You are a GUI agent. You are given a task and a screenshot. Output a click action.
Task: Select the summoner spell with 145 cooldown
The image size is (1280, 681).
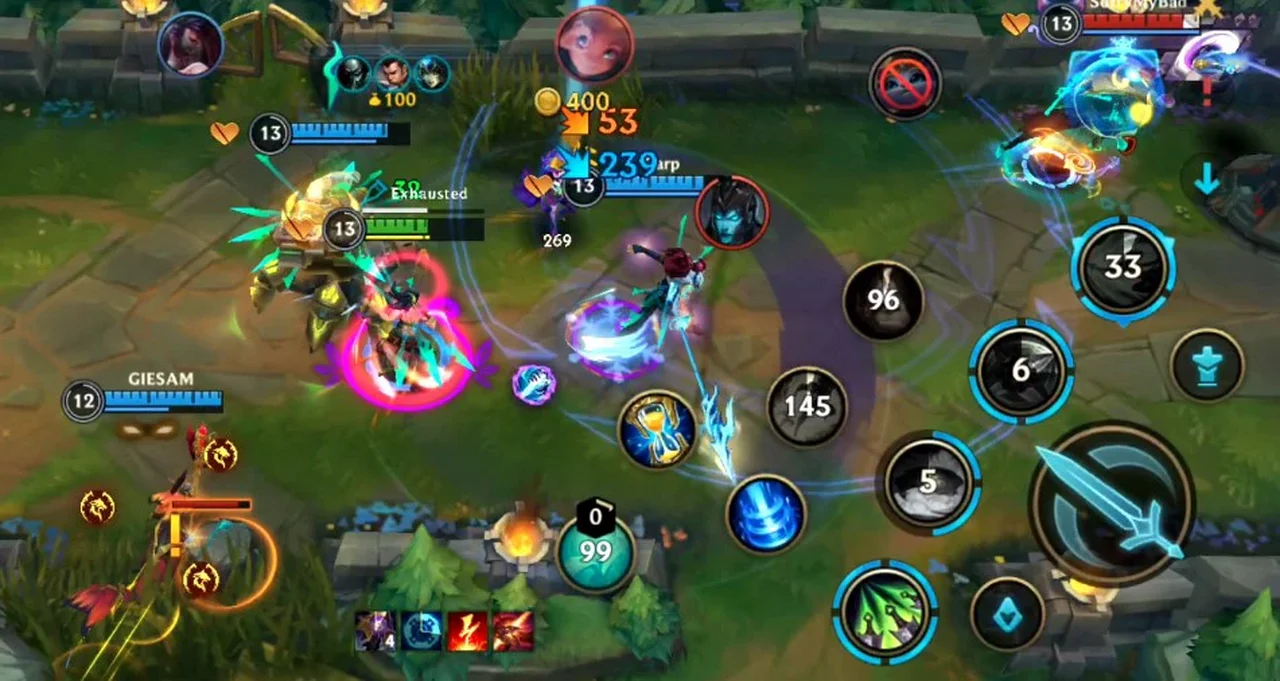click(806, 406)
